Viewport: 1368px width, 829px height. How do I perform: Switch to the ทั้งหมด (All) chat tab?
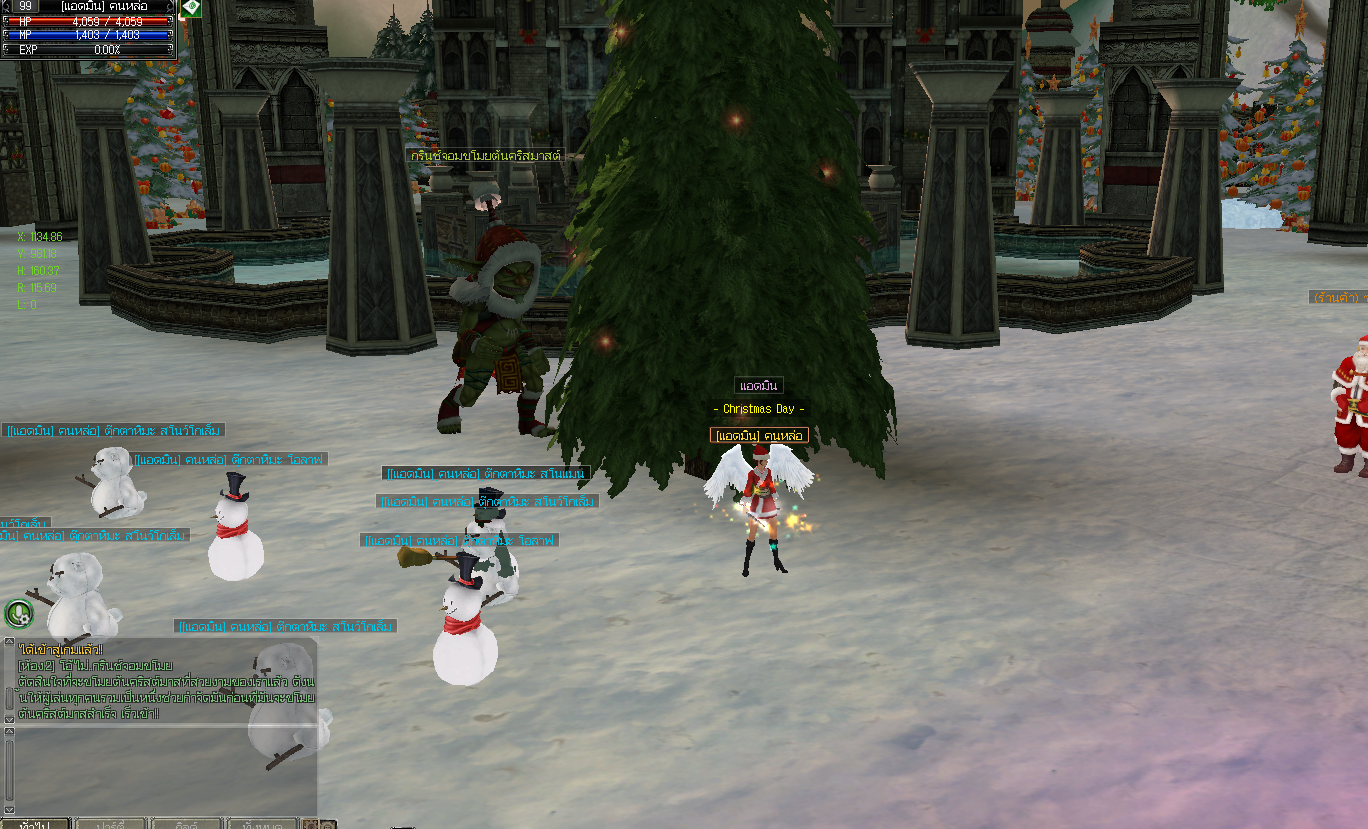tap(260, 824)
